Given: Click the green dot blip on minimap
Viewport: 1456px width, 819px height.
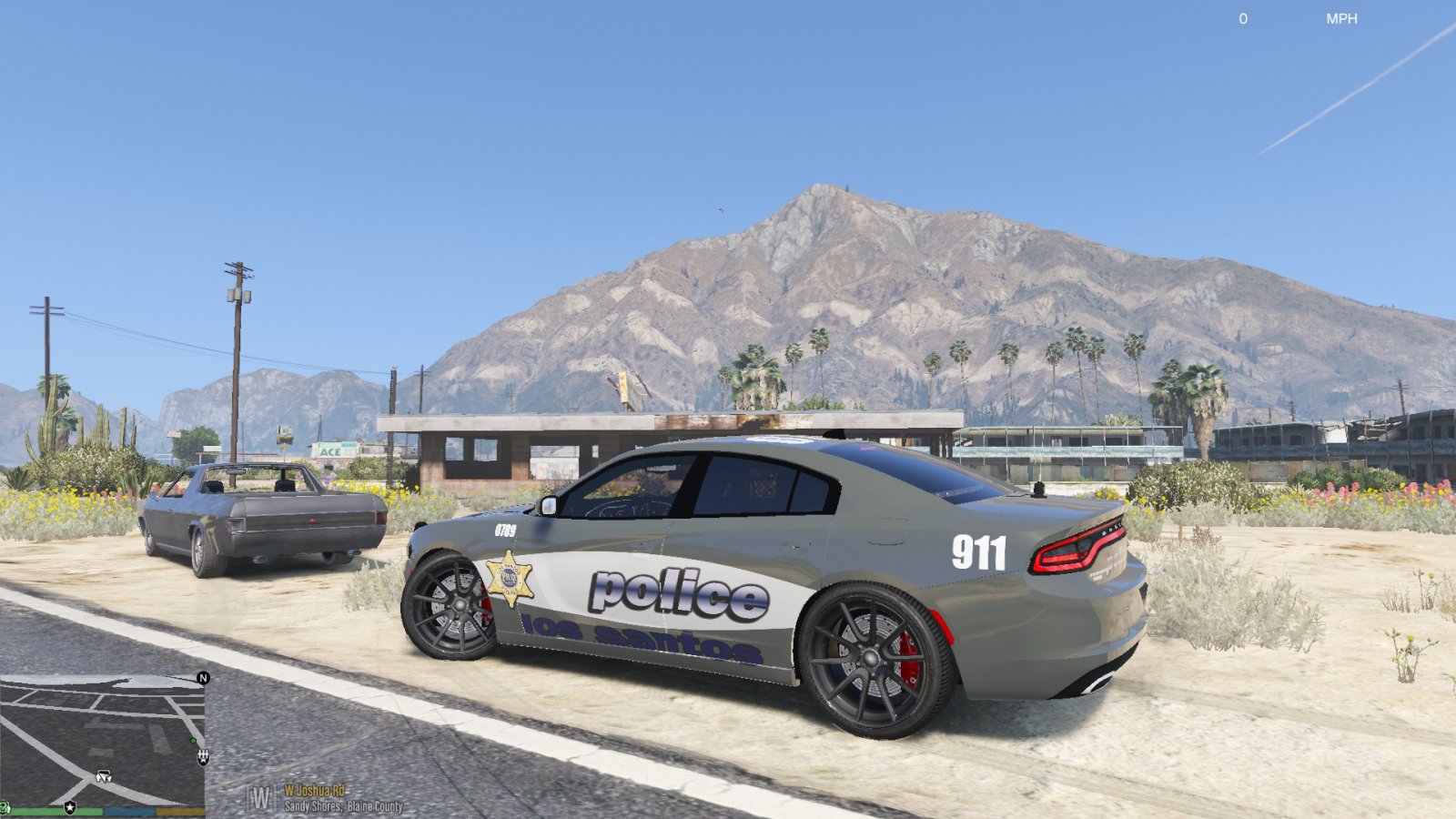Looking at the screenshot, I should (193, 741).
